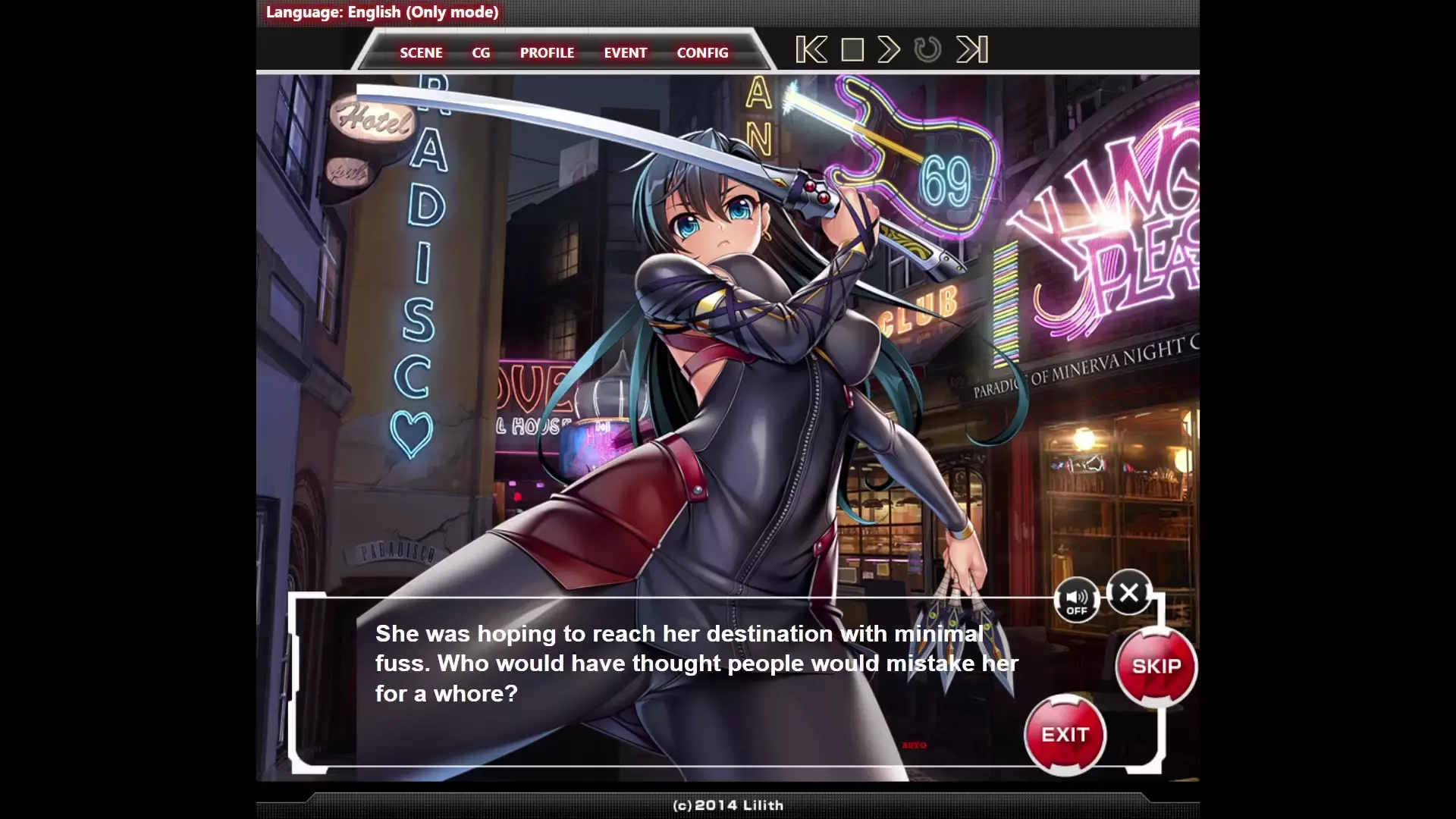Image resolution: width=1456 pixels, height=819 pixels.
Task: Click the red EXIT button
Action: point(1065,735)
